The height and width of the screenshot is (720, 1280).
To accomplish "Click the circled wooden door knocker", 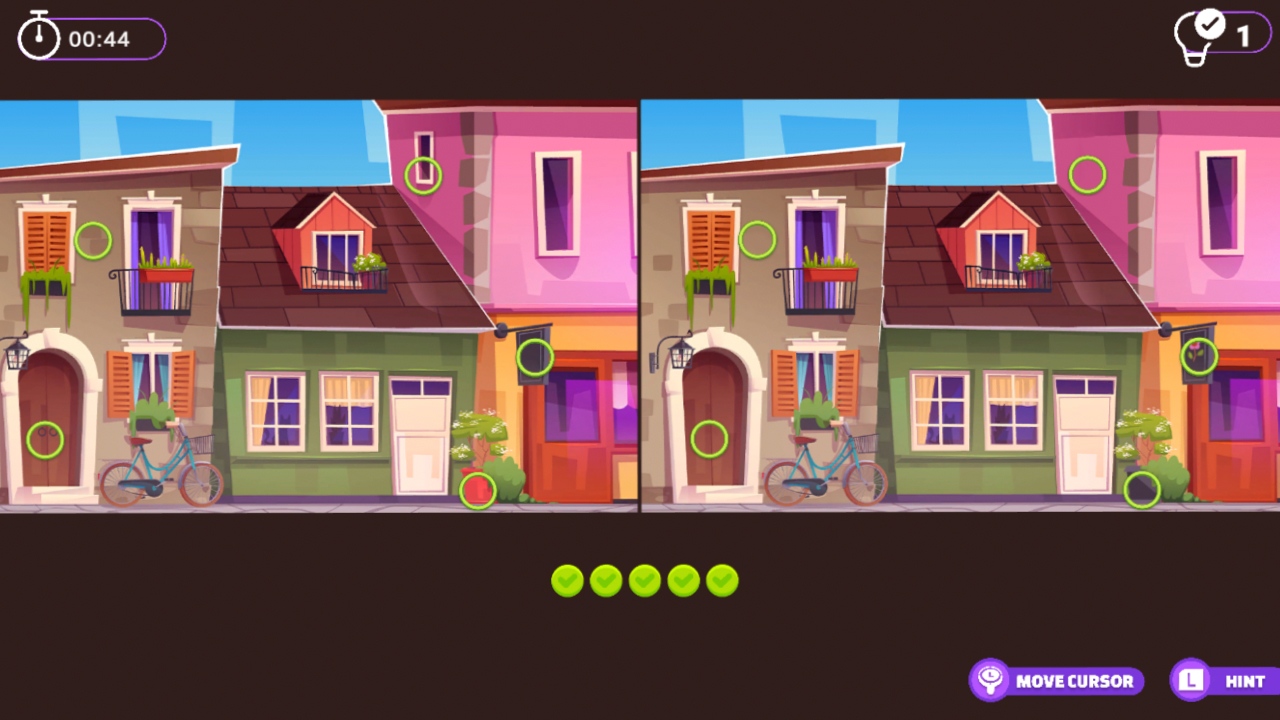I will click(43, 440).
